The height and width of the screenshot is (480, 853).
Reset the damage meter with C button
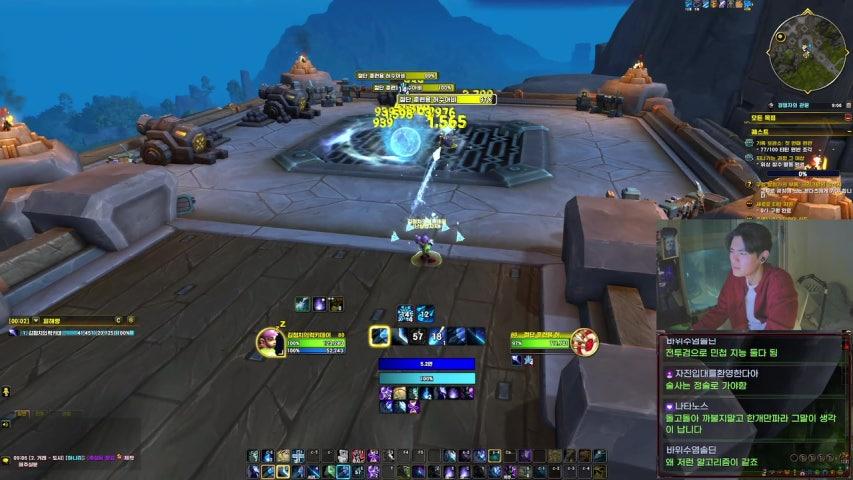point(117,320)
